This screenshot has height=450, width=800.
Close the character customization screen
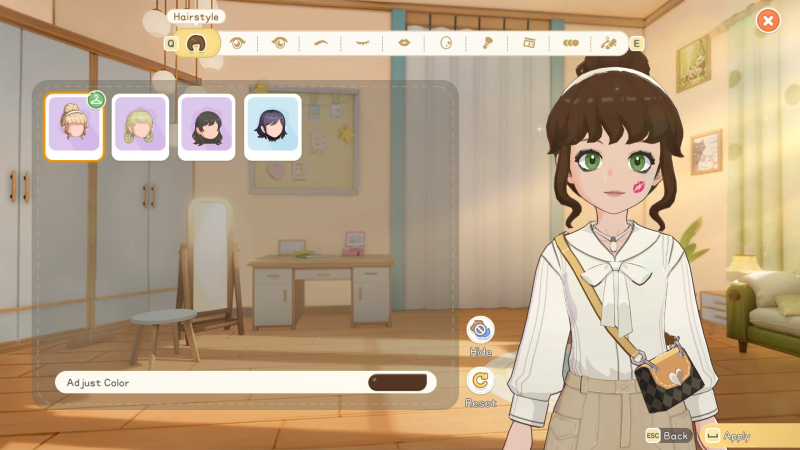pos(767,20)
